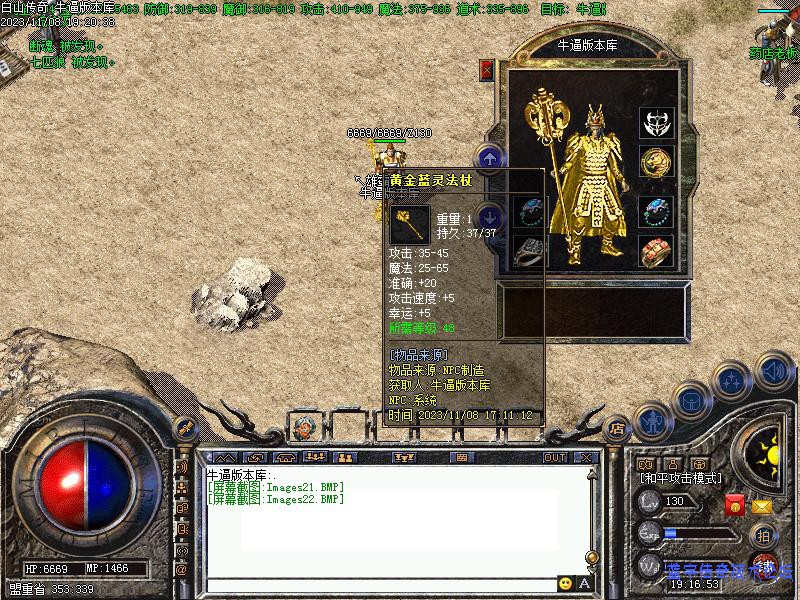Open the red envelope gift icon
The height and width of the screenshot is (600, 800).
735,506
